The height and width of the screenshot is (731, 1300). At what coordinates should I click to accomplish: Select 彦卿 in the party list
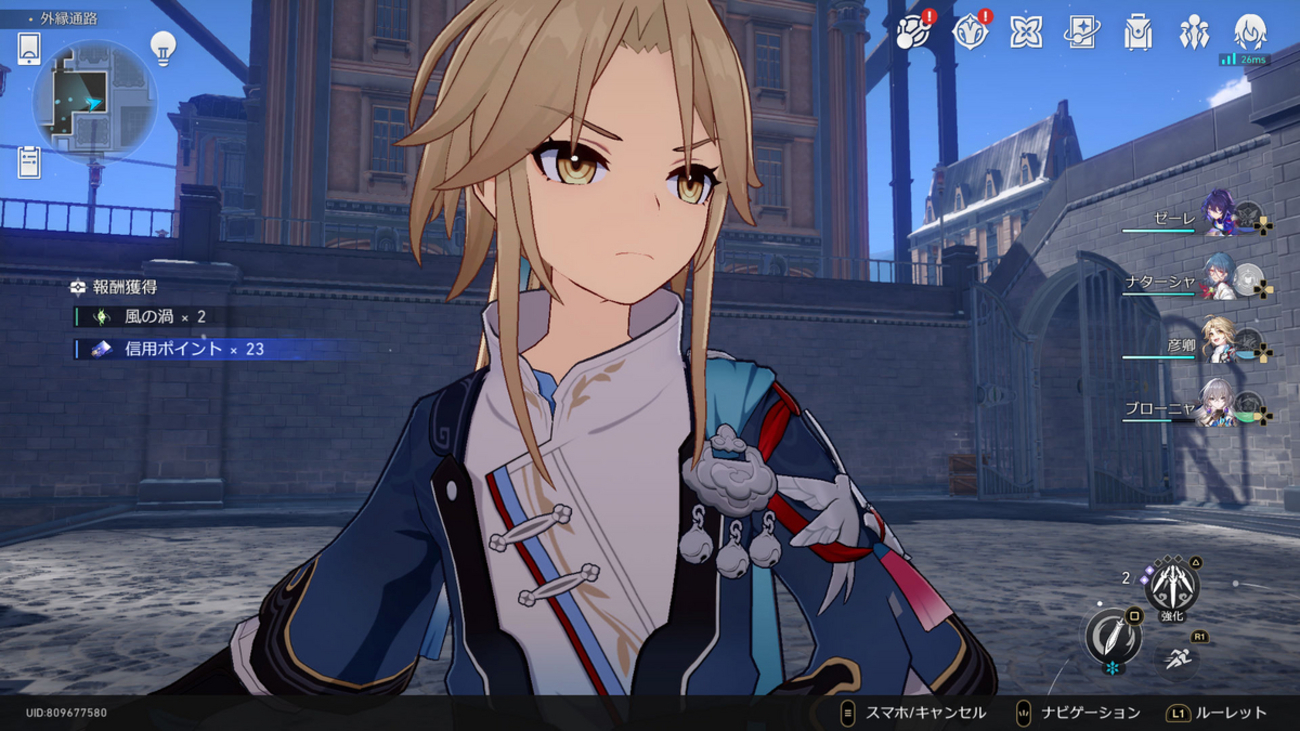1218,344
